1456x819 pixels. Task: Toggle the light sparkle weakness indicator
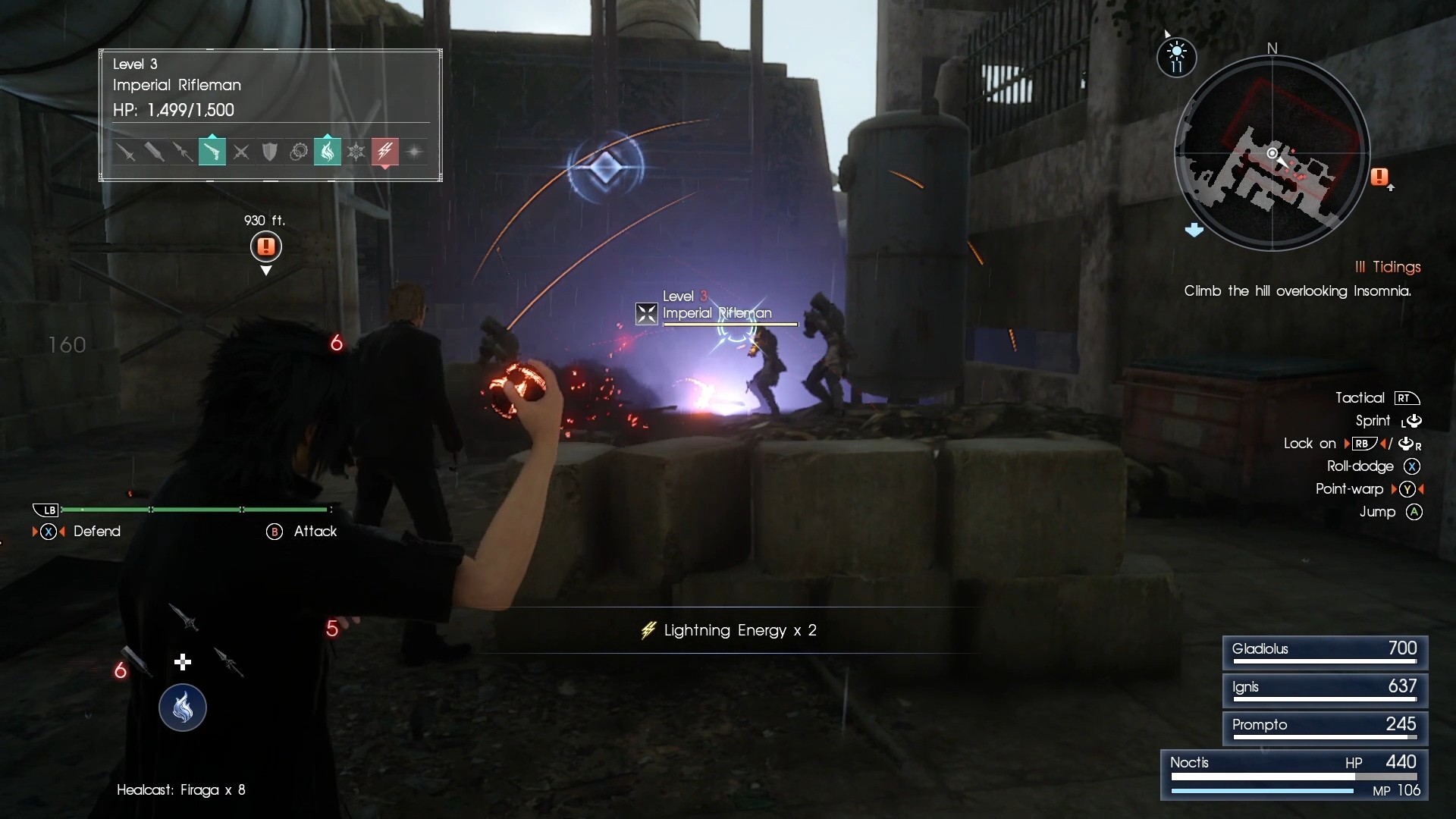click(x=414, y=152)
